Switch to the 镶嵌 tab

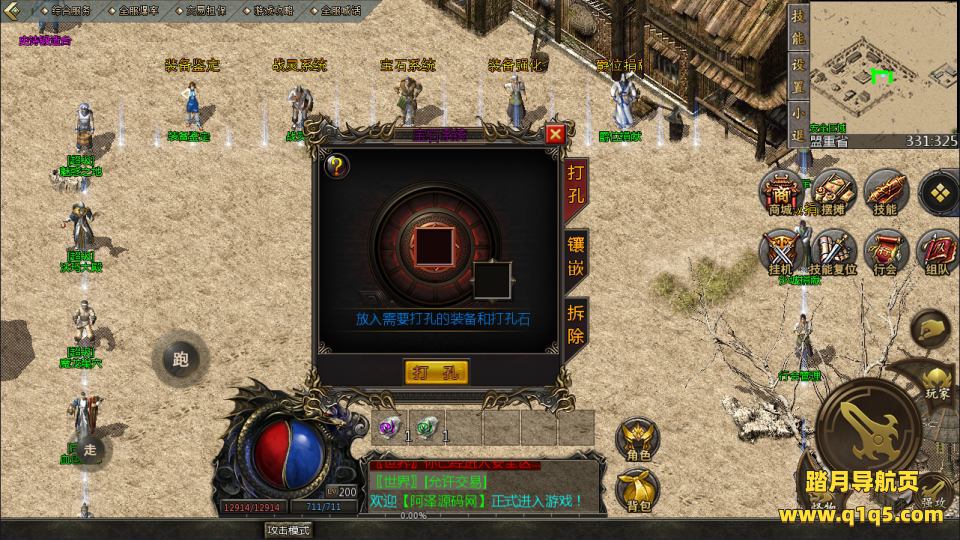click(x=577, y=257)
